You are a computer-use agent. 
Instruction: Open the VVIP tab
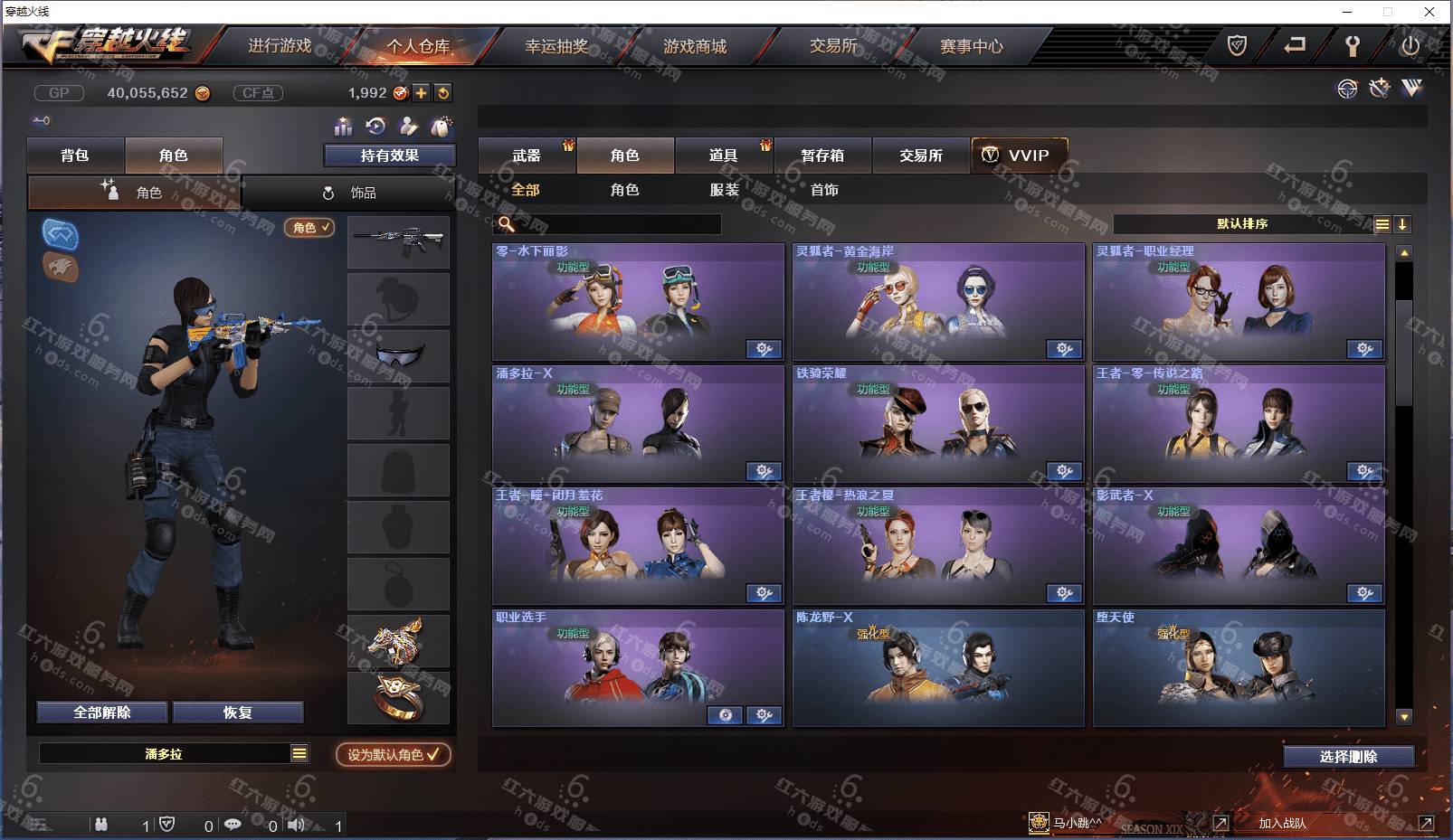[x=1019, y=156]
